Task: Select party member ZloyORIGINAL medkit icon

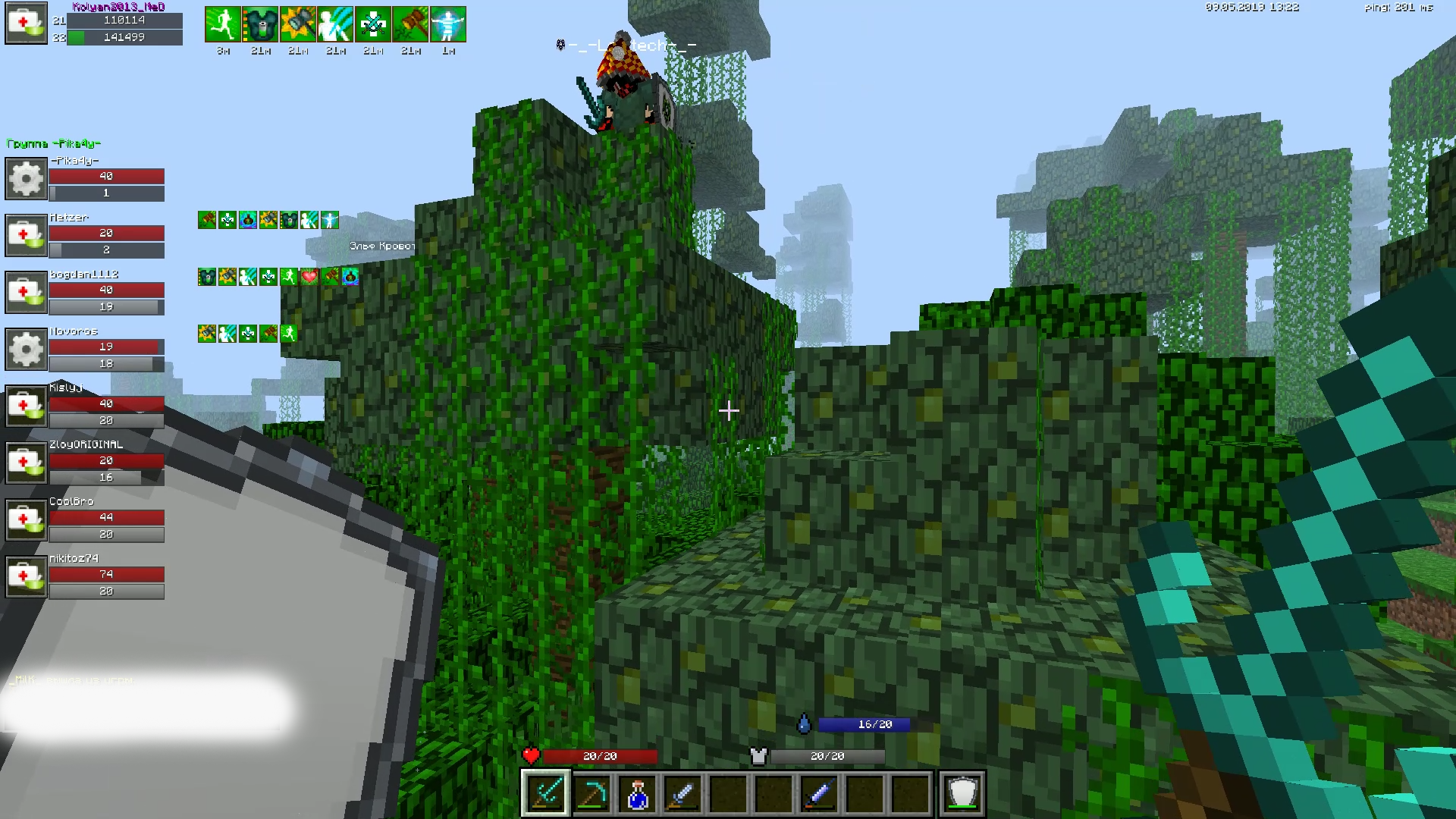Action: pos(27,463)
